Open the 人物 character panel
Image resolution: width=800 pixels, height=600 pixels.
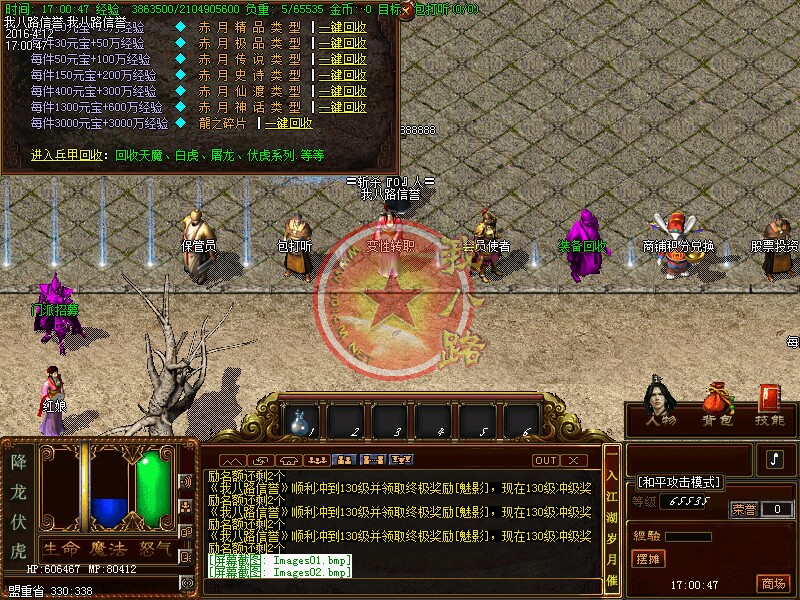[659, 407]
